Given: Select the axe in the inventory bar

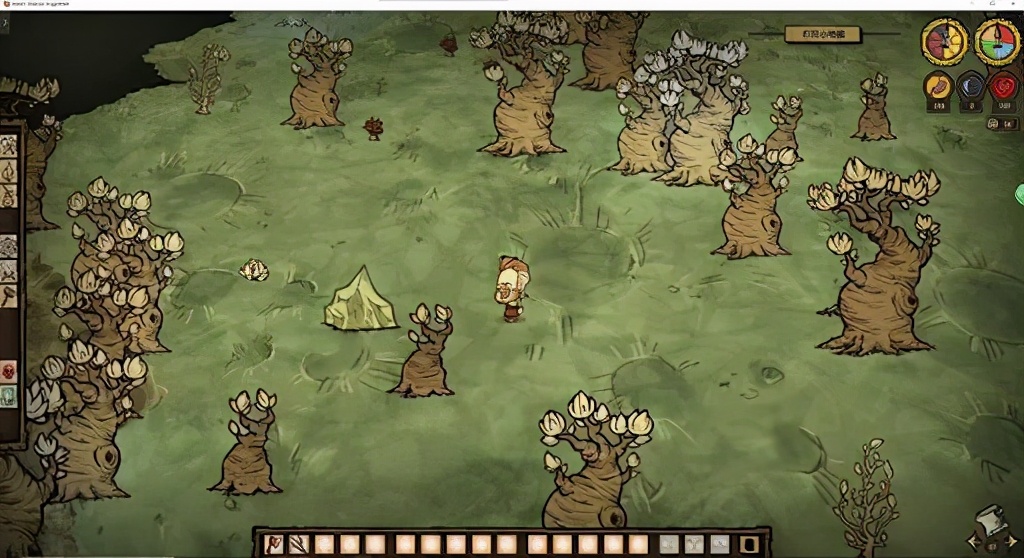Looking at the screenshot, I should click(x=273, y=545).
